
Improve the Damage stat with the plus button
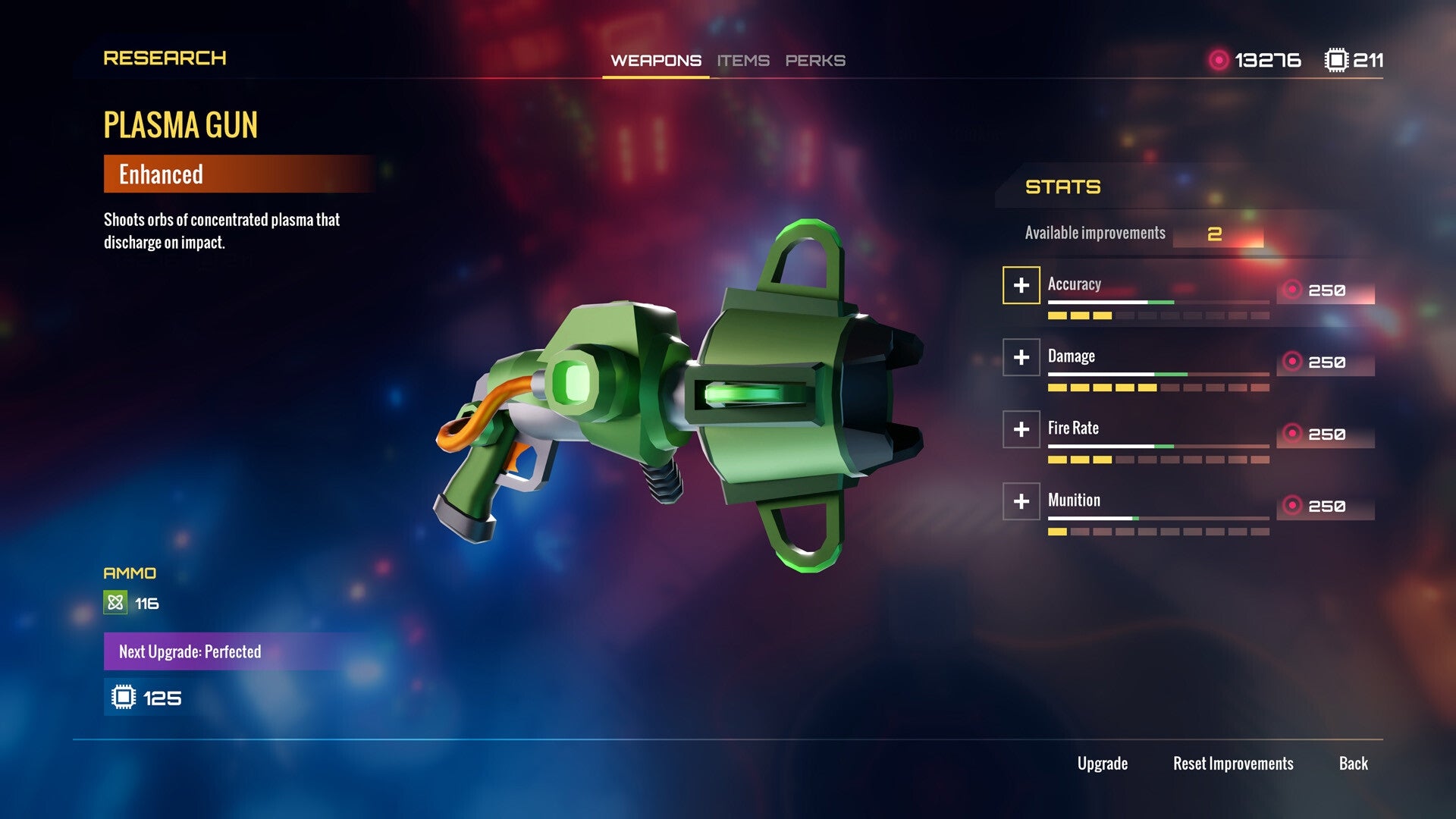point(1021,357)
